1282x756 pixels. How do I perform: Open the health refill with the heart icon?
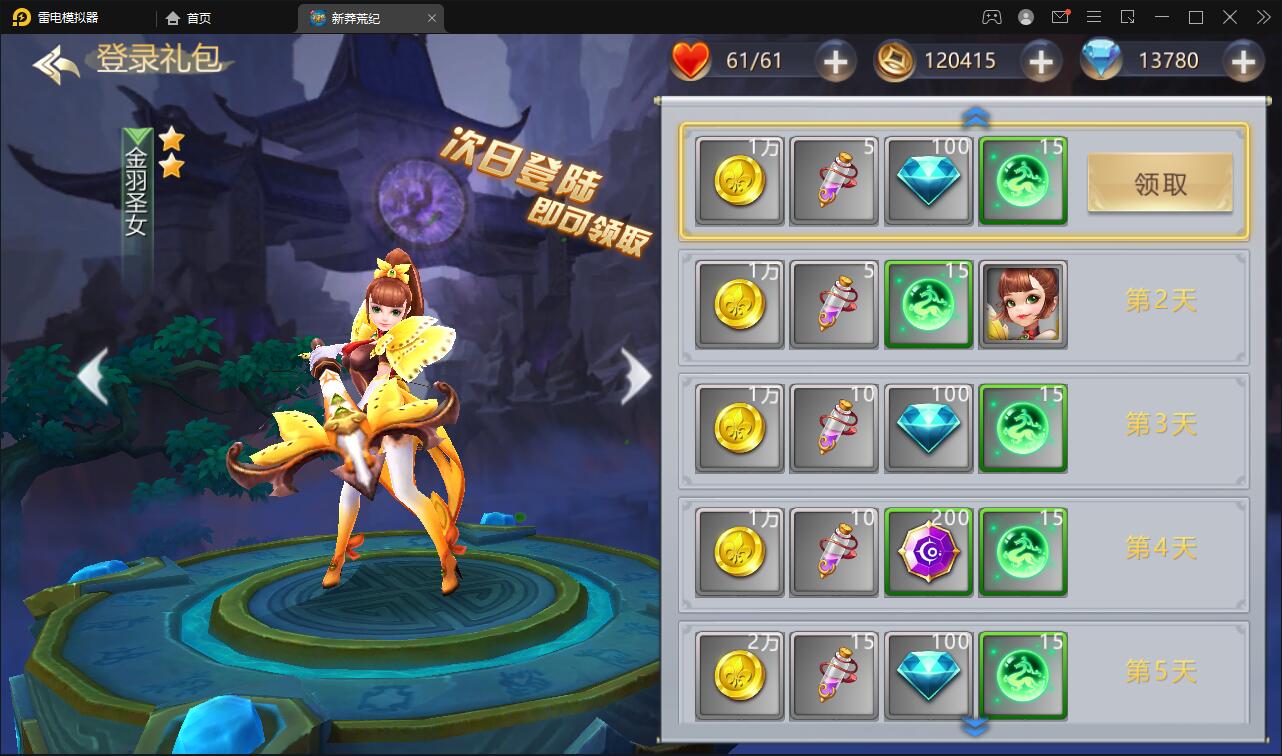tap(691, 60)
